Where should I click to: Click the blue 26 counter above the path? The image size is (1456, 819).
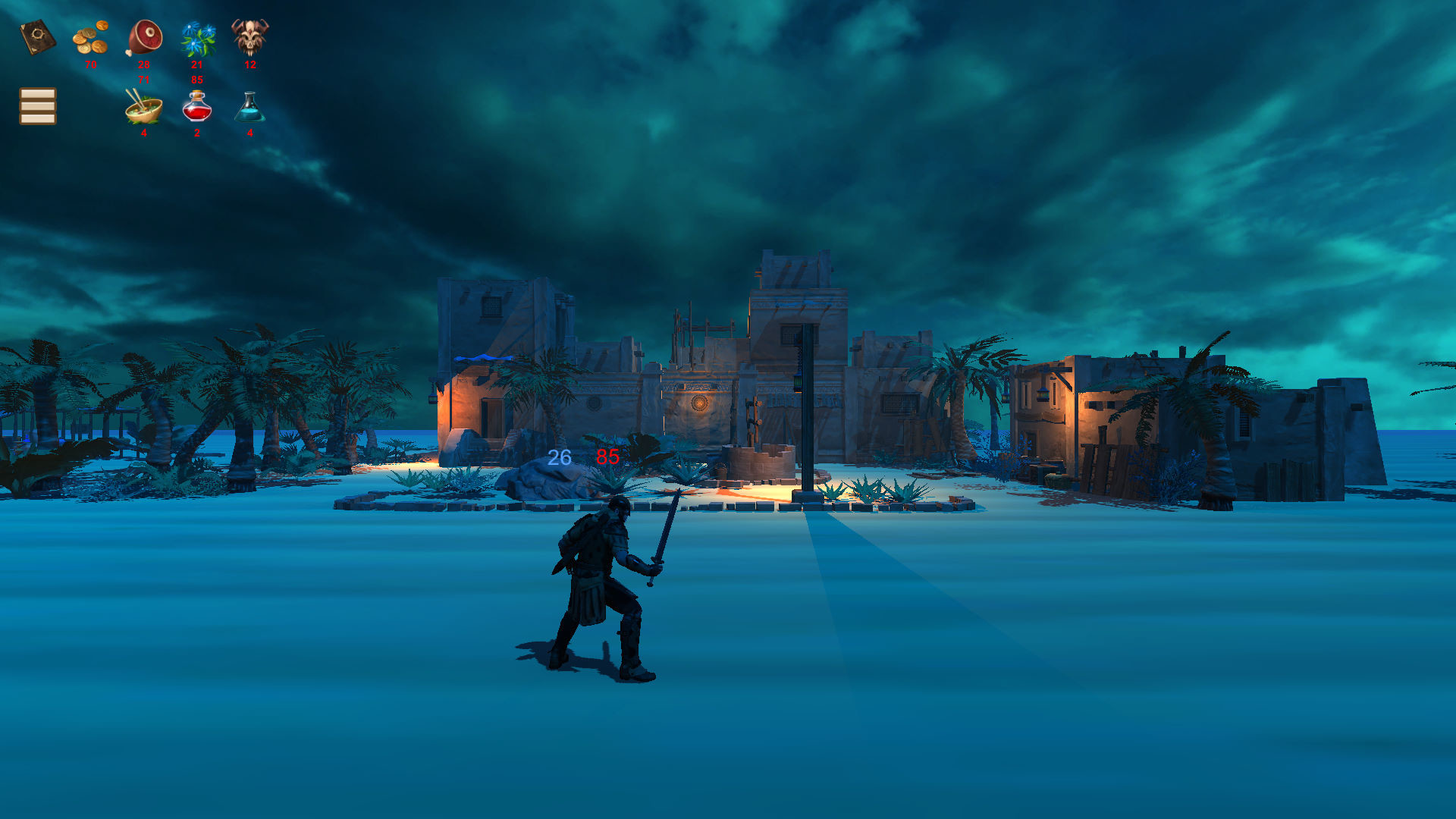click(x=559, y=457)
